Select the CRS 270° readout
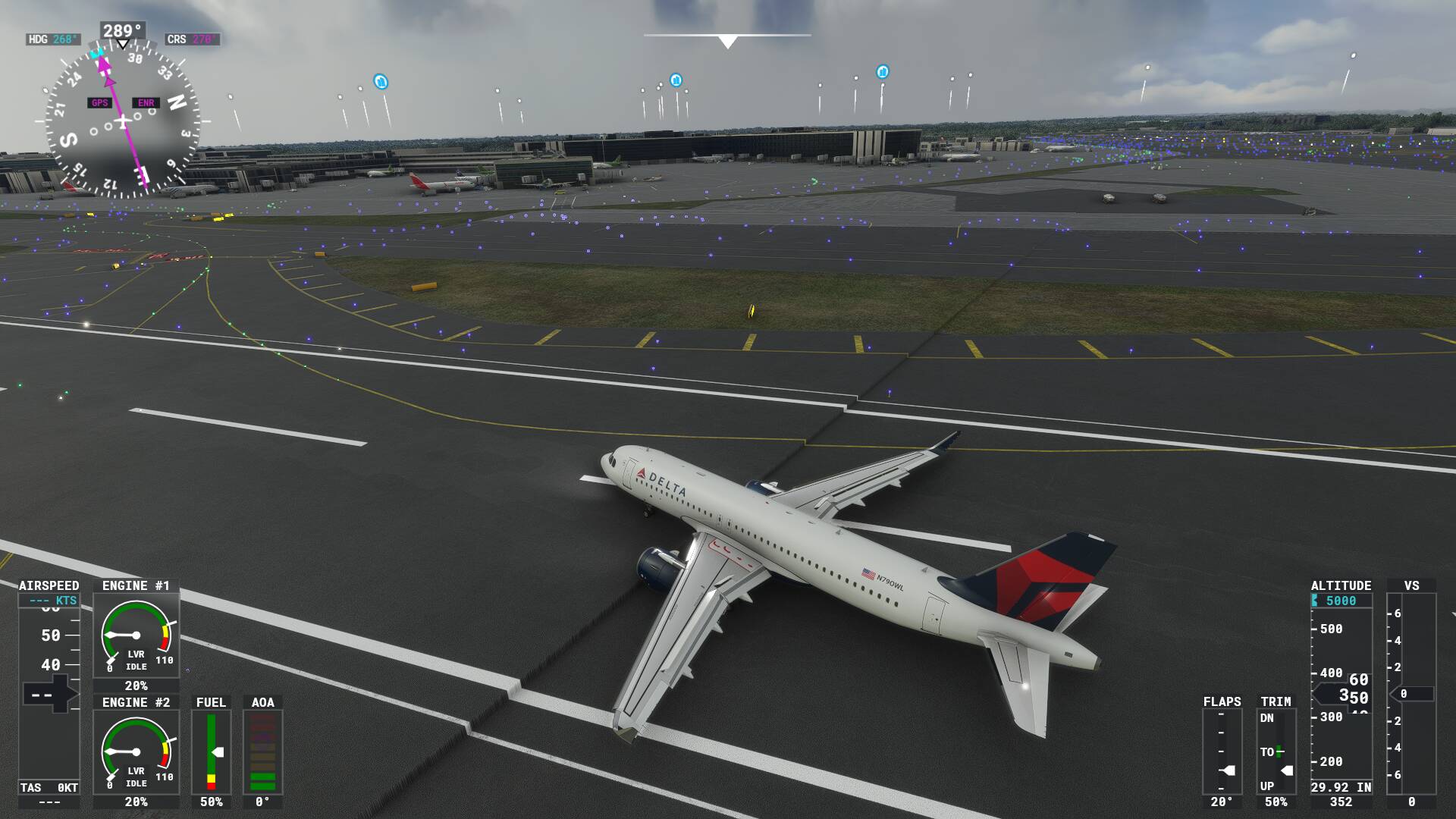The height and width of the screenshot is (819, 1456). [190, 39]
